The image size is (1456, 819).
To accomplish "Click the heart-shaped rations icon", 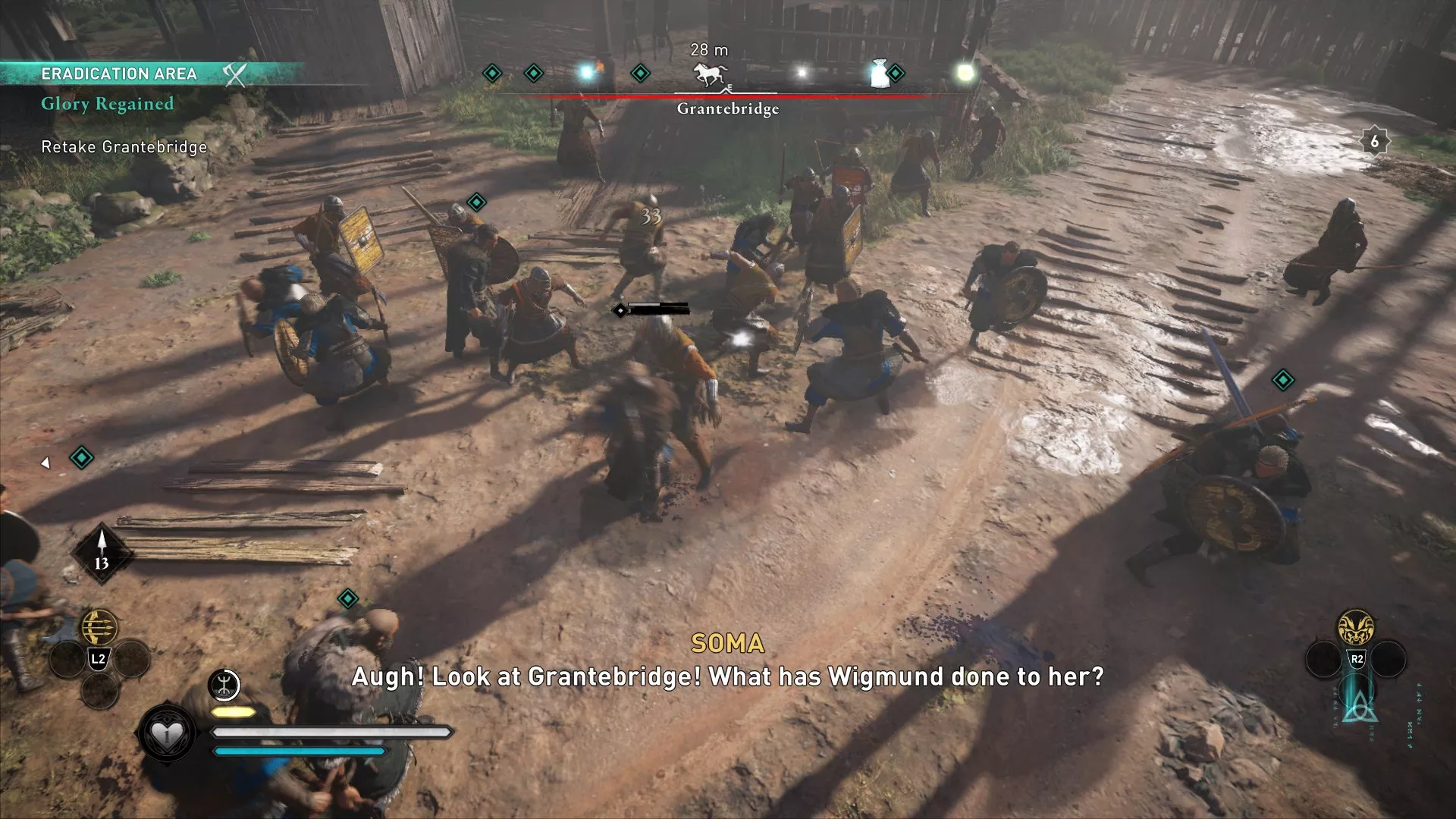I will coord(167,733).
